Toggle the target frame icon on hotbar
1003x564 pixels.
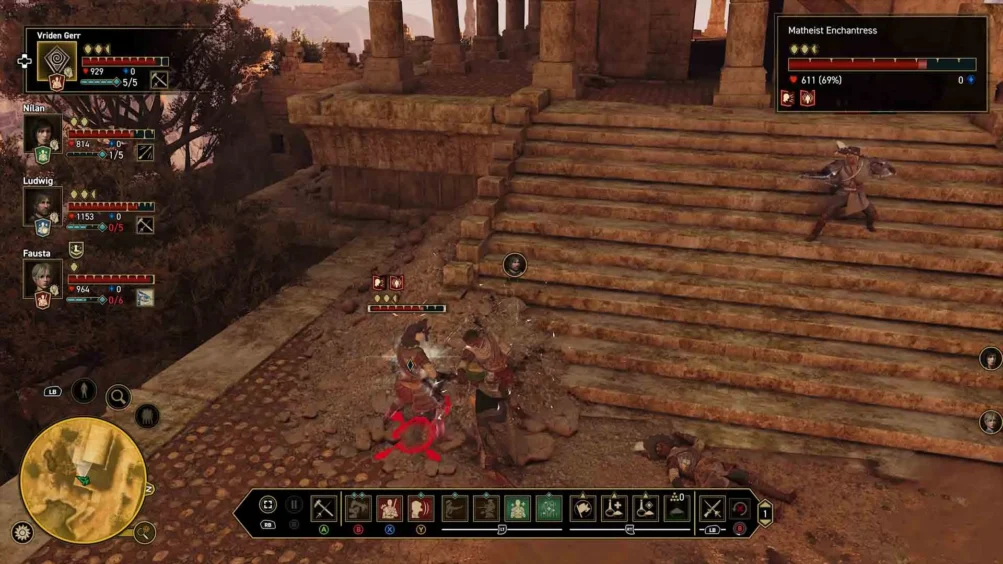tap(268, 505)
